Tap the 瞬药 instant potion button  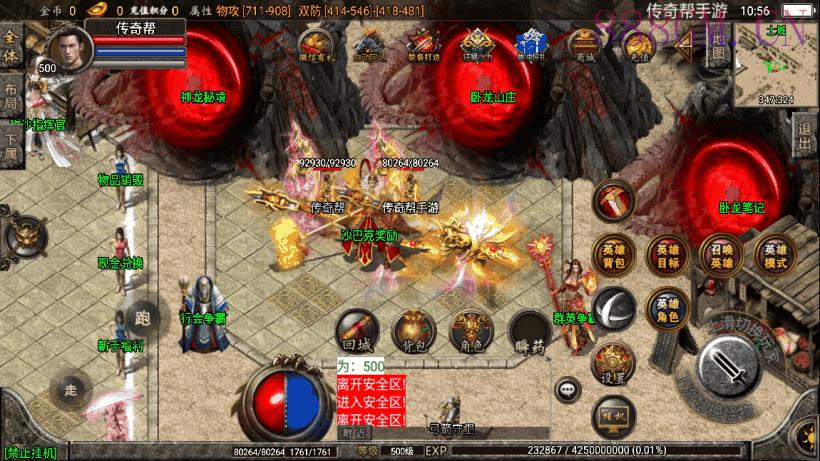527,331
